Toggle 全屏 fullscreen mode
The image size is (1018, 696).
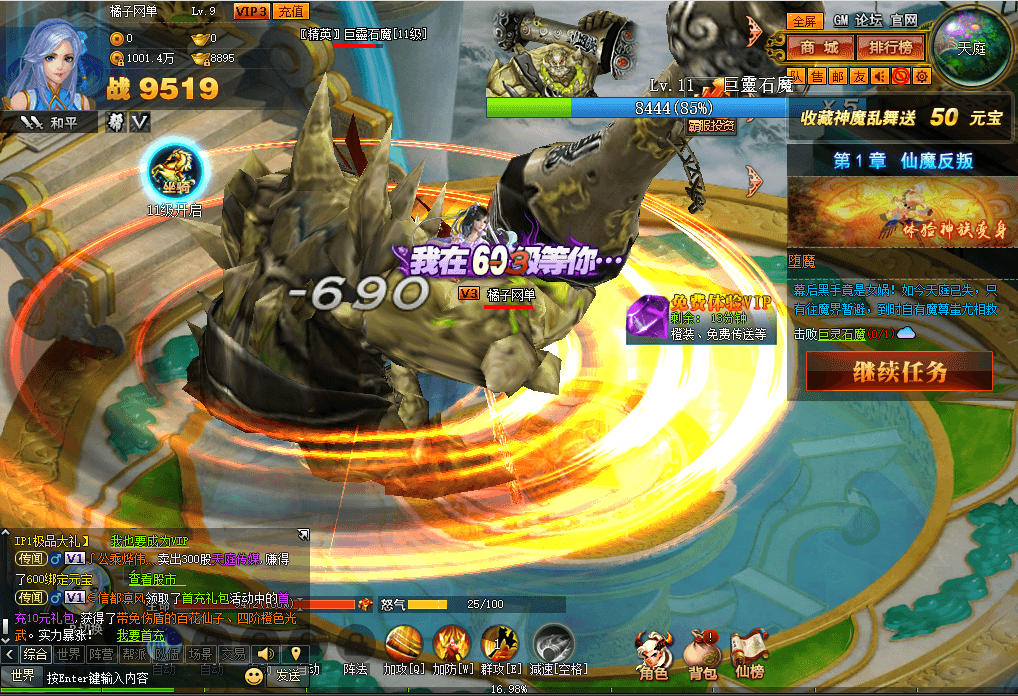[804, 20]
